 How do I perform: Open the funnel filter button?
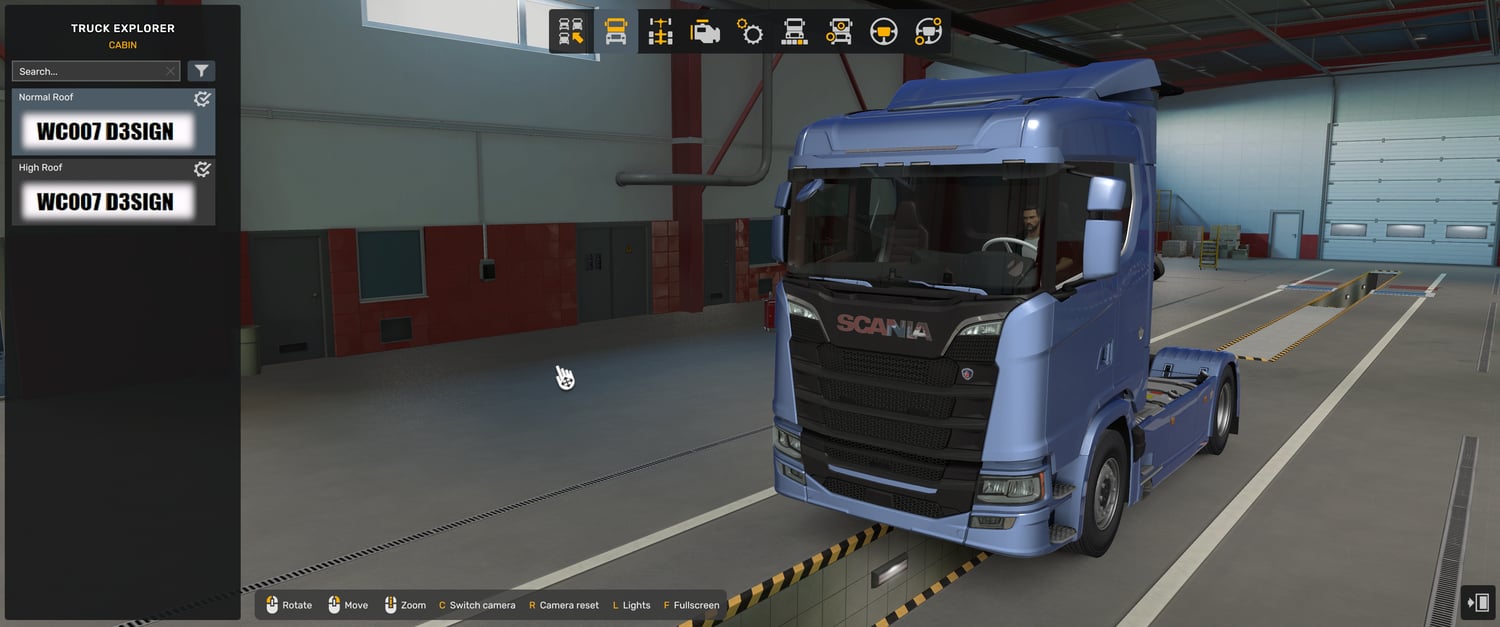pyautogui.click(x=202, y=71)
